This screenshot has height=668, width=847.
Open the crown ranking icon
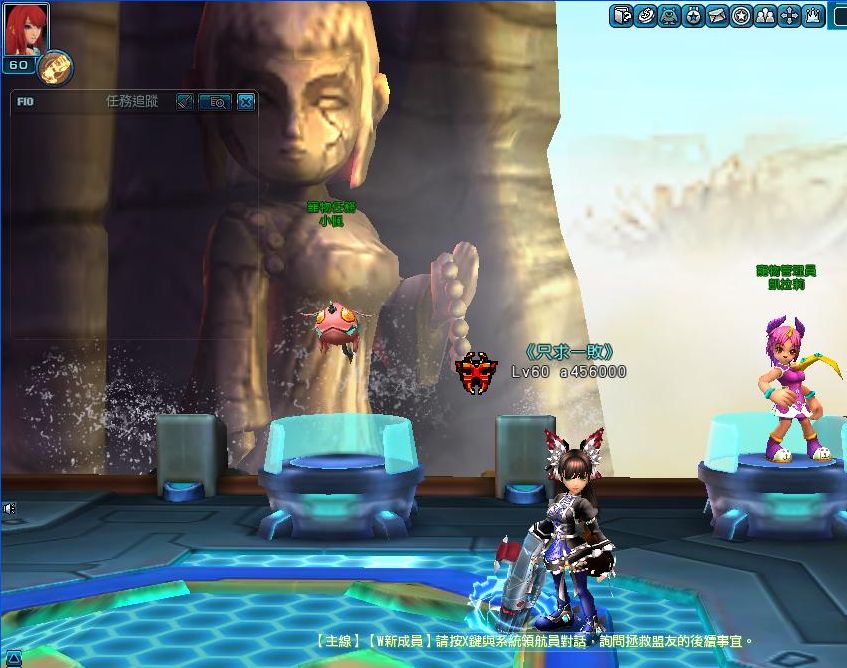pos(813,15)
